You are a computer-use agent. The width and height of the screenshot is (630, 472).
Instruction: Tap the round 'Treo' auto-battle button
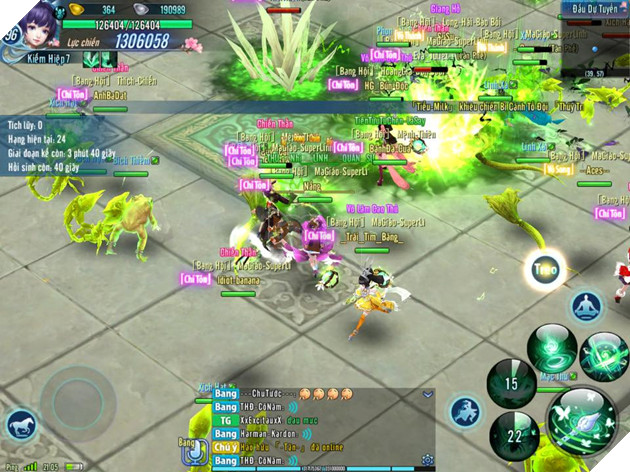pyautogui.click(x=544, y=268)
